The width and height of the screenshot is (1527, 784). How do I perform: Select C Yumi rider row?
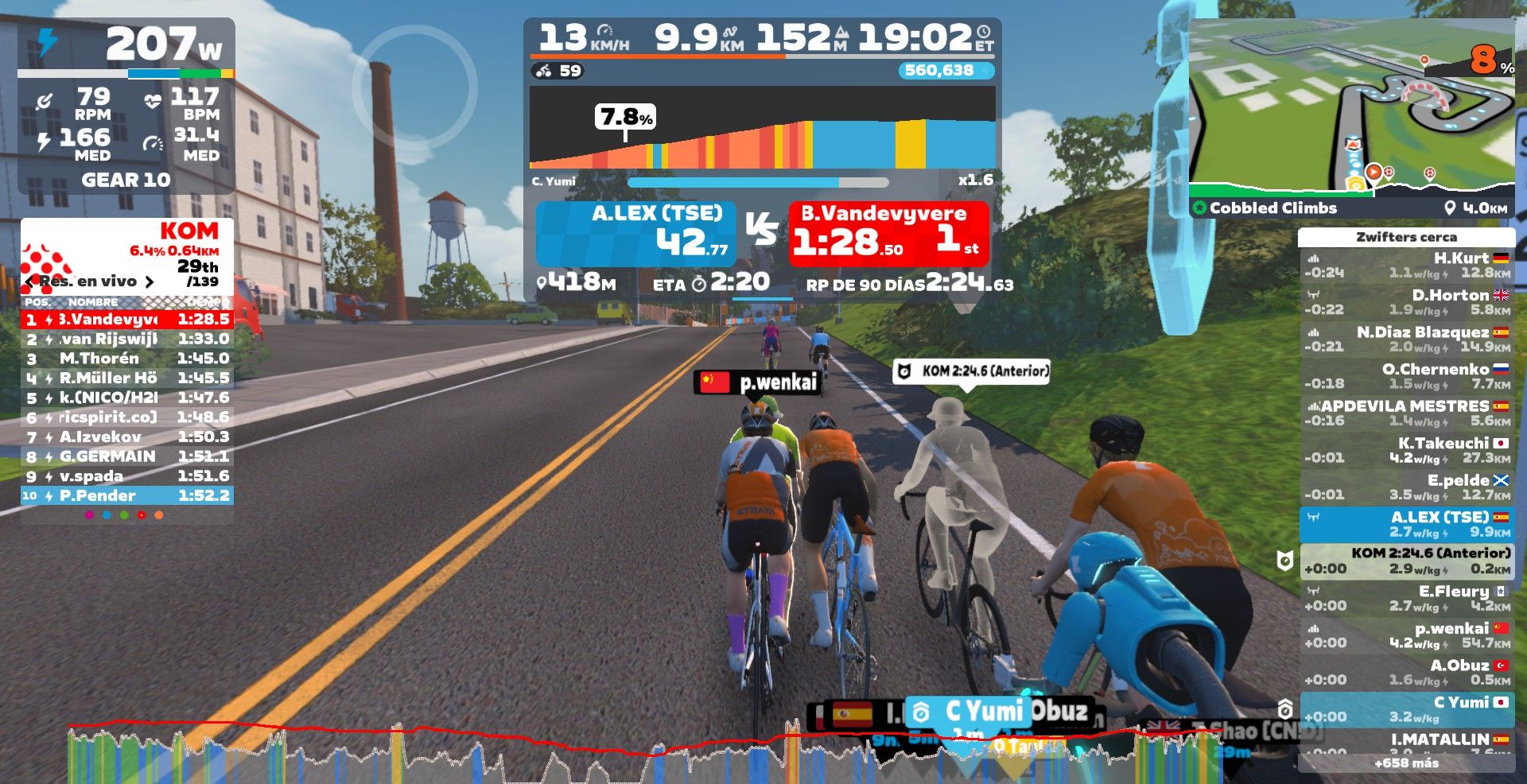(x=1406, y=709)
